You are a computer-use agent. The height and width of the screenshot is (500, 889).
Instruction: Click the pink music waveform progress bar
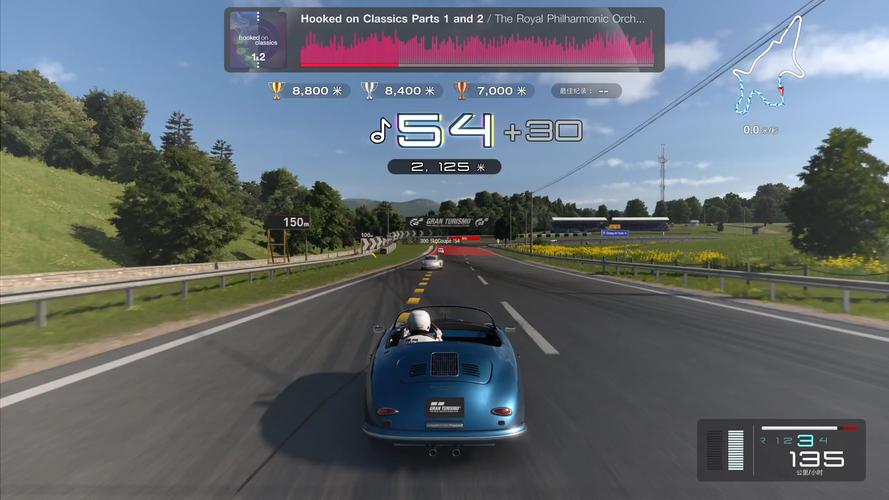pos(476,48)
